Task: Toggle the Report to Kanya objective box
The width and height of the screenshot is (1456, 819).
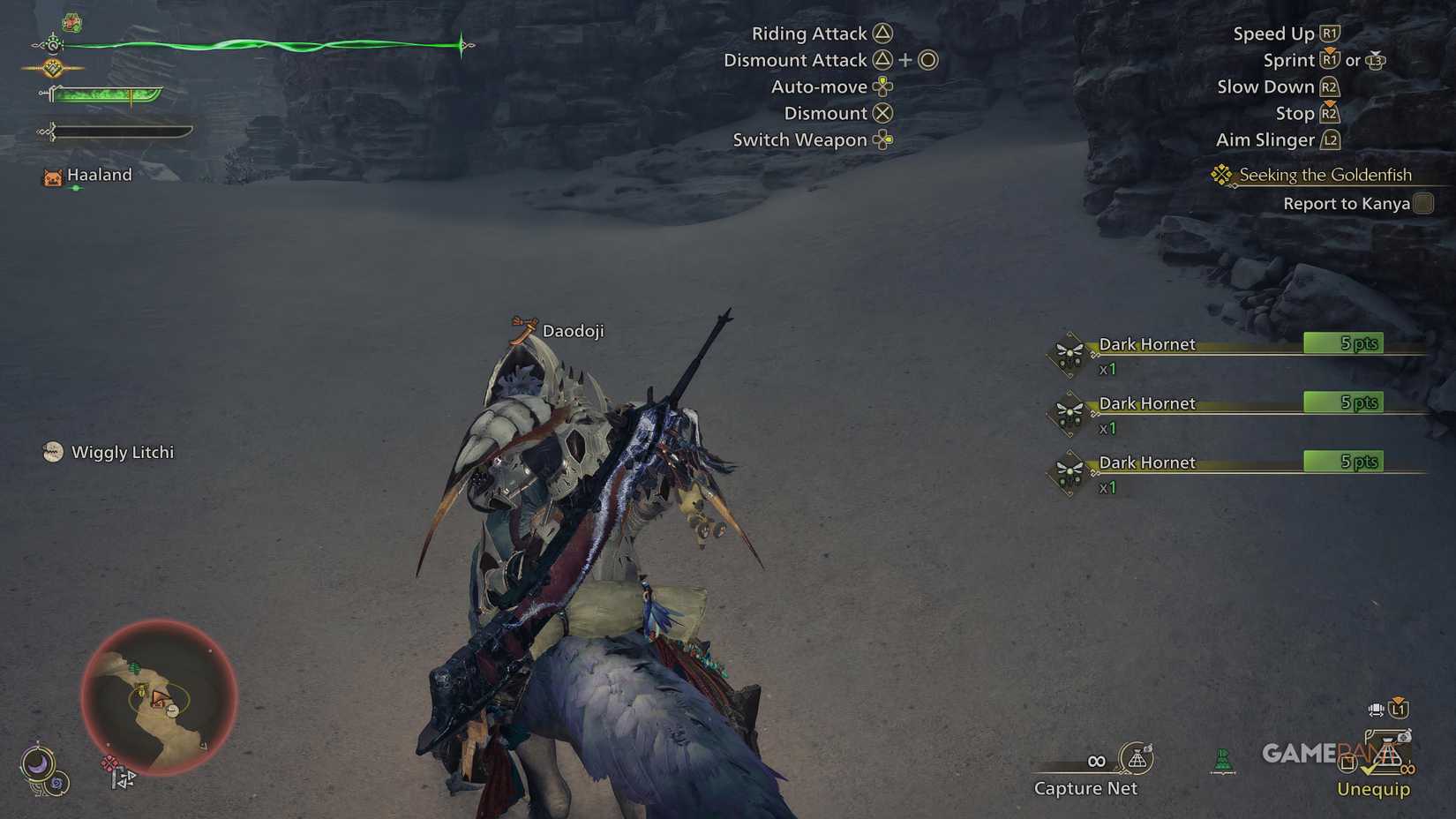Action: (x=1422, y=203)
